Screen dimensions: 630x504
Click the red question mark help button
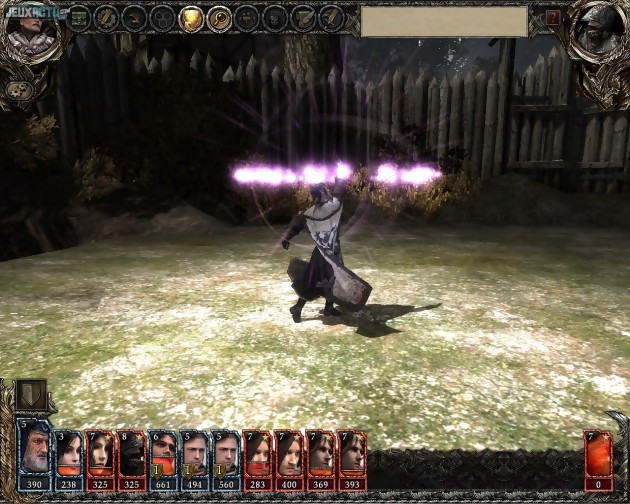point(553,18)
